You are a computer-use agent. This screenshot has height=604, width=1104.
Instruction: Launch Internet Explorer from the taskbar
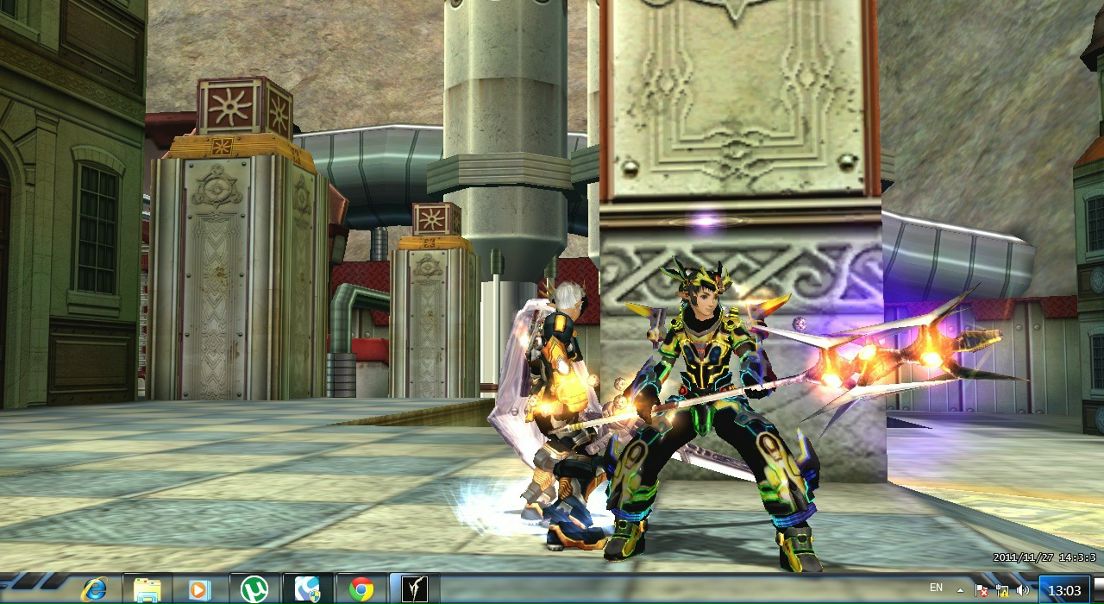point(95,589)
